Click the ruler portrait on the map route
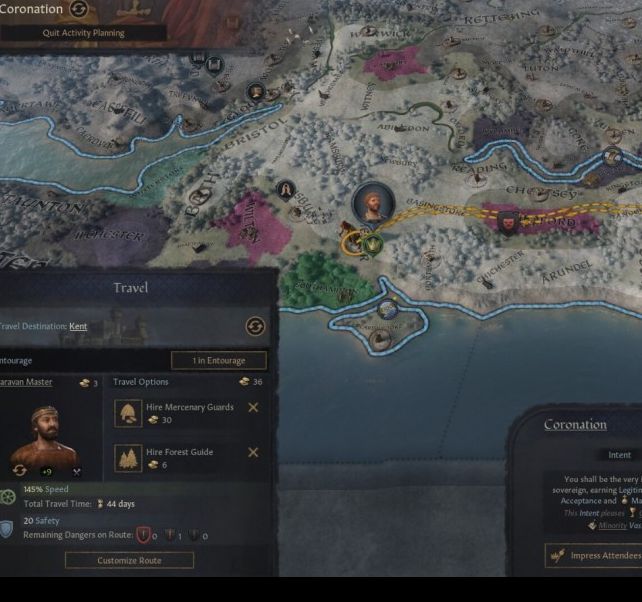Image resolution: width=642 pixels, height=602 pixels. (373, 203)
